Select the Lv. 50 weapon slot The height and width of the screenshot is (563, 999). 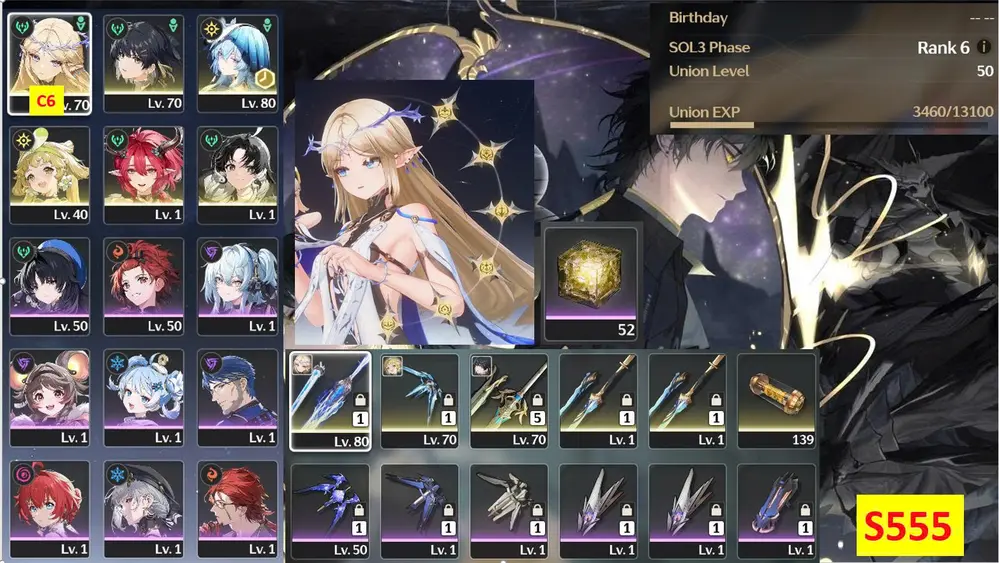point(330,510)
